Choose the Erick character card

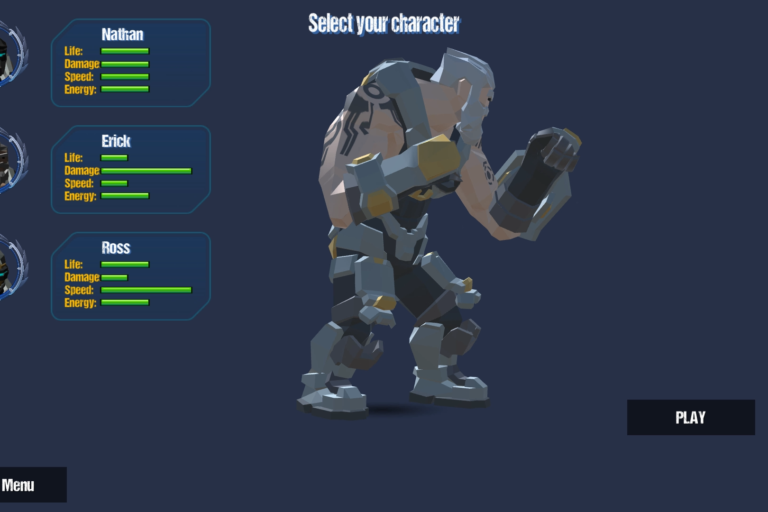coord(130,169)
